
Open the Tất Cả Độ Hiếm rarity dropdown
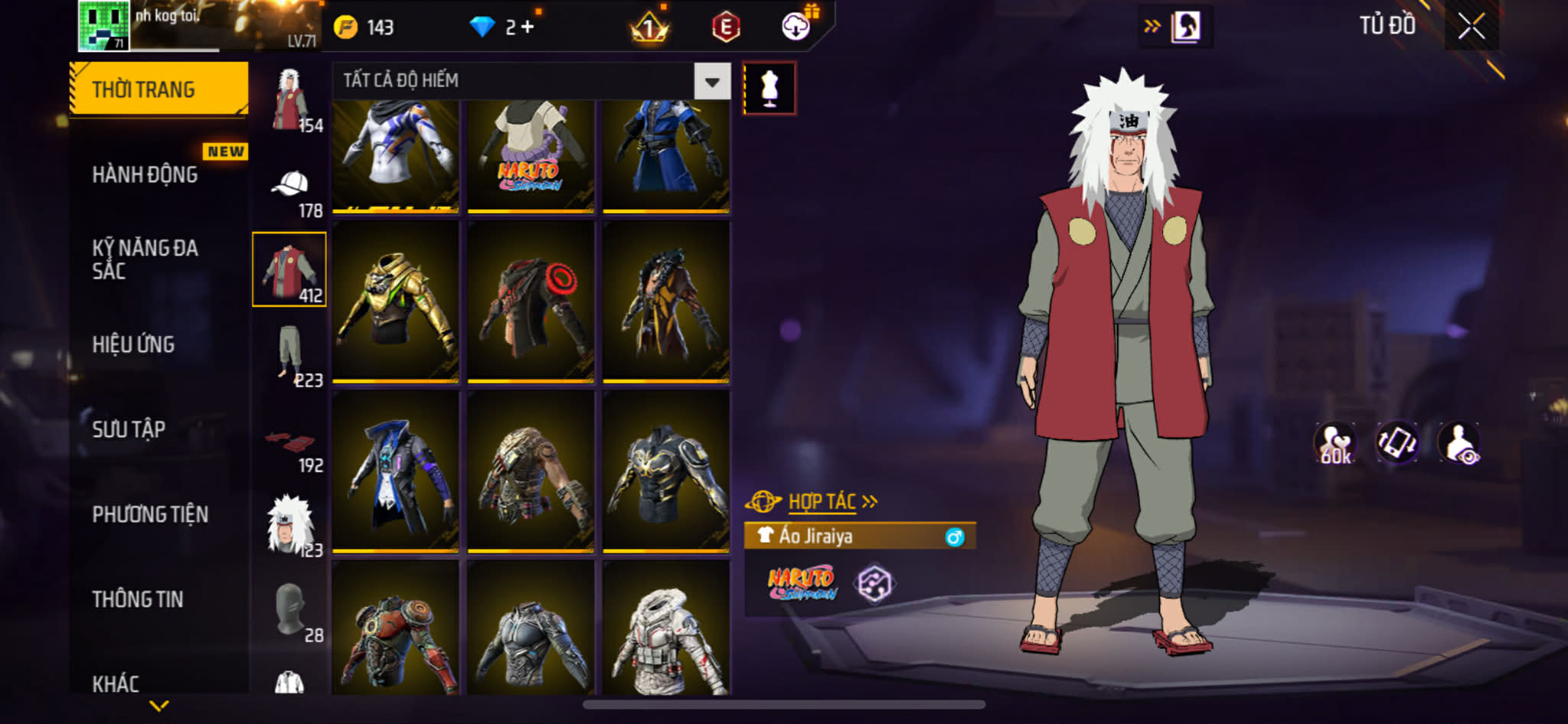(712, 81)
